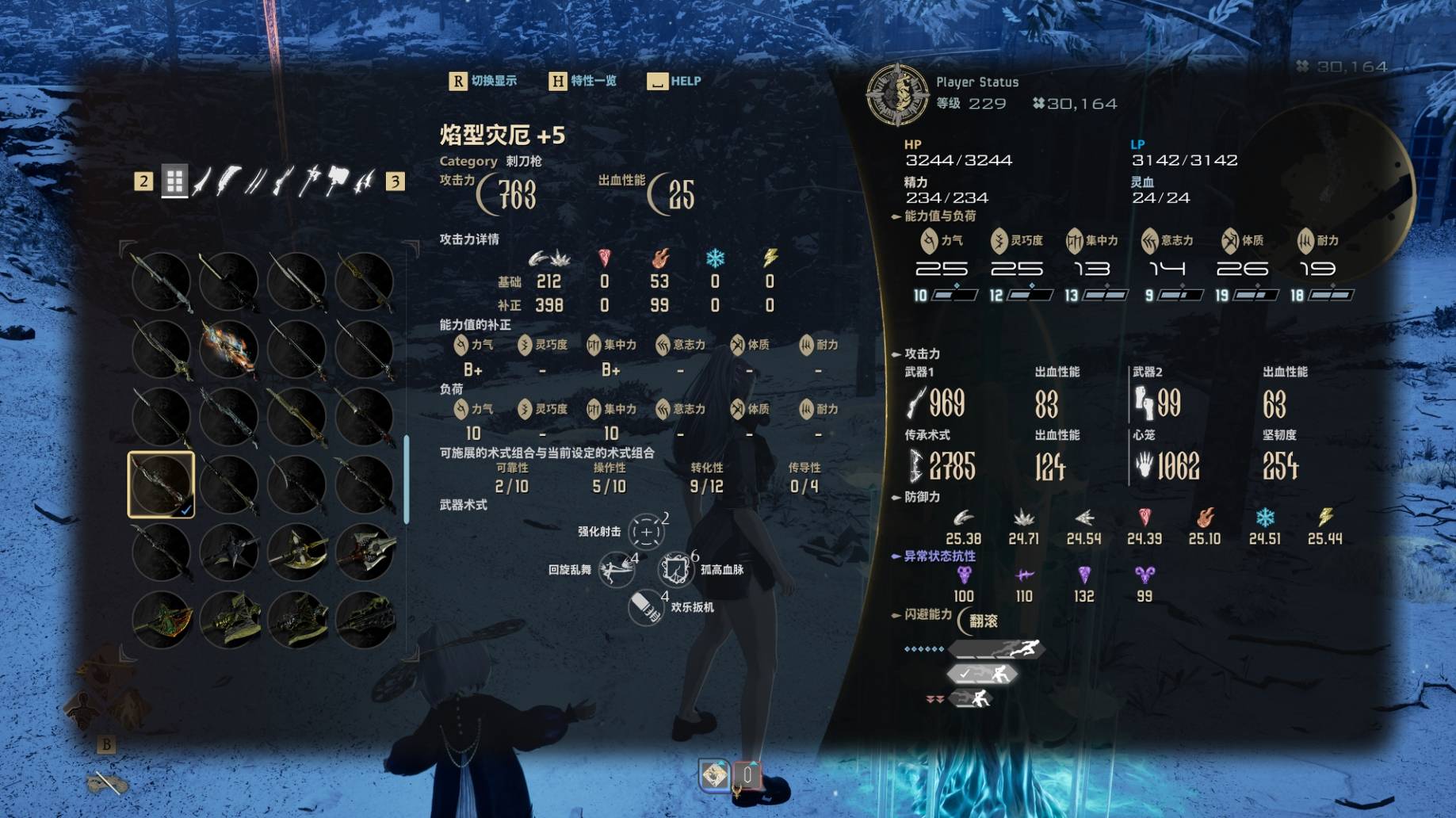This screenshot has height=818, width=1456.
Task: Open the bayonet rifle weapon category tab
Action: click(283, 181)
